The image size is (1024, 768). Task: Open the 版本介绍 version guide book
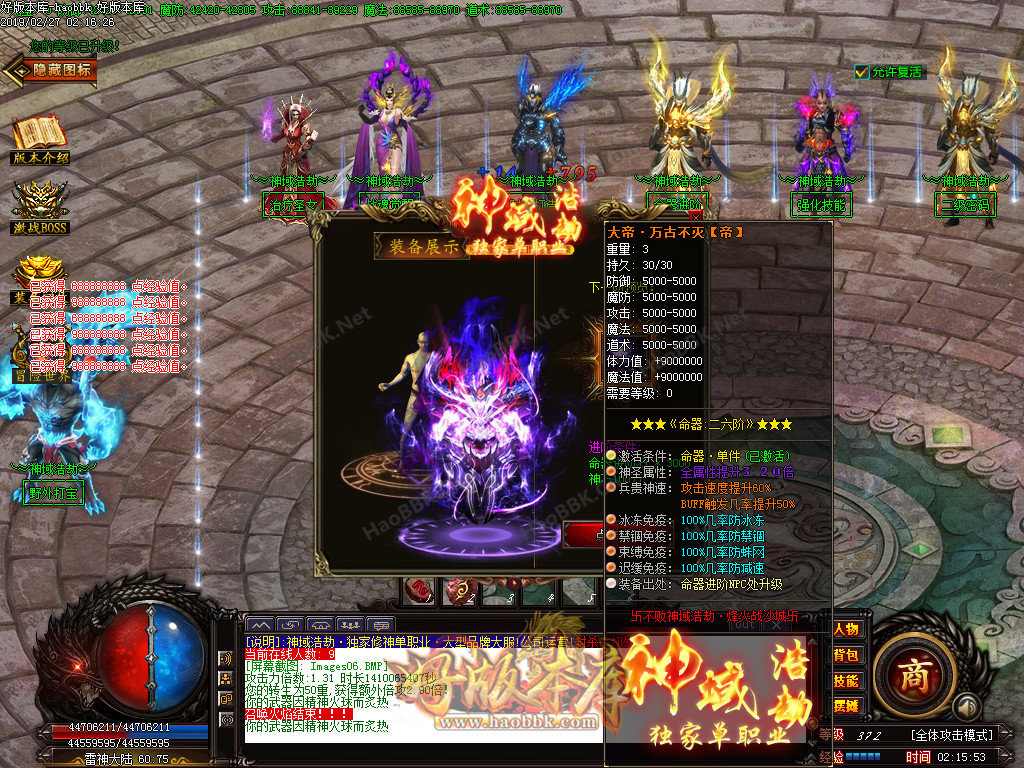pos(39,136)
